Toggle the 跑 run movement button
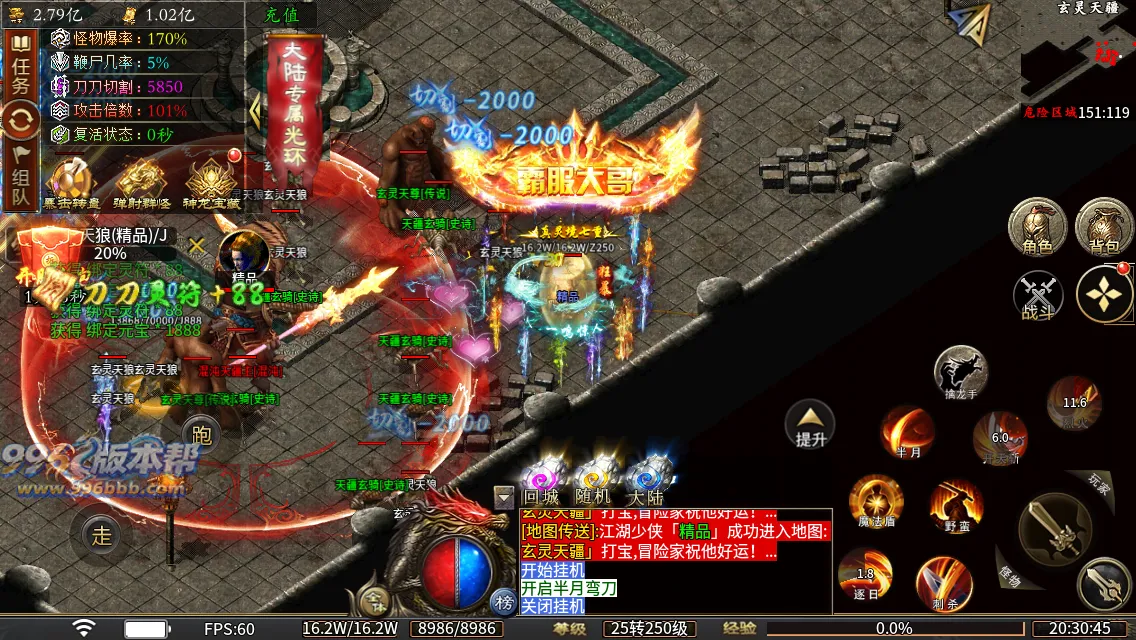The width and height of the screenshot is (1136, 640). [201, 433]
